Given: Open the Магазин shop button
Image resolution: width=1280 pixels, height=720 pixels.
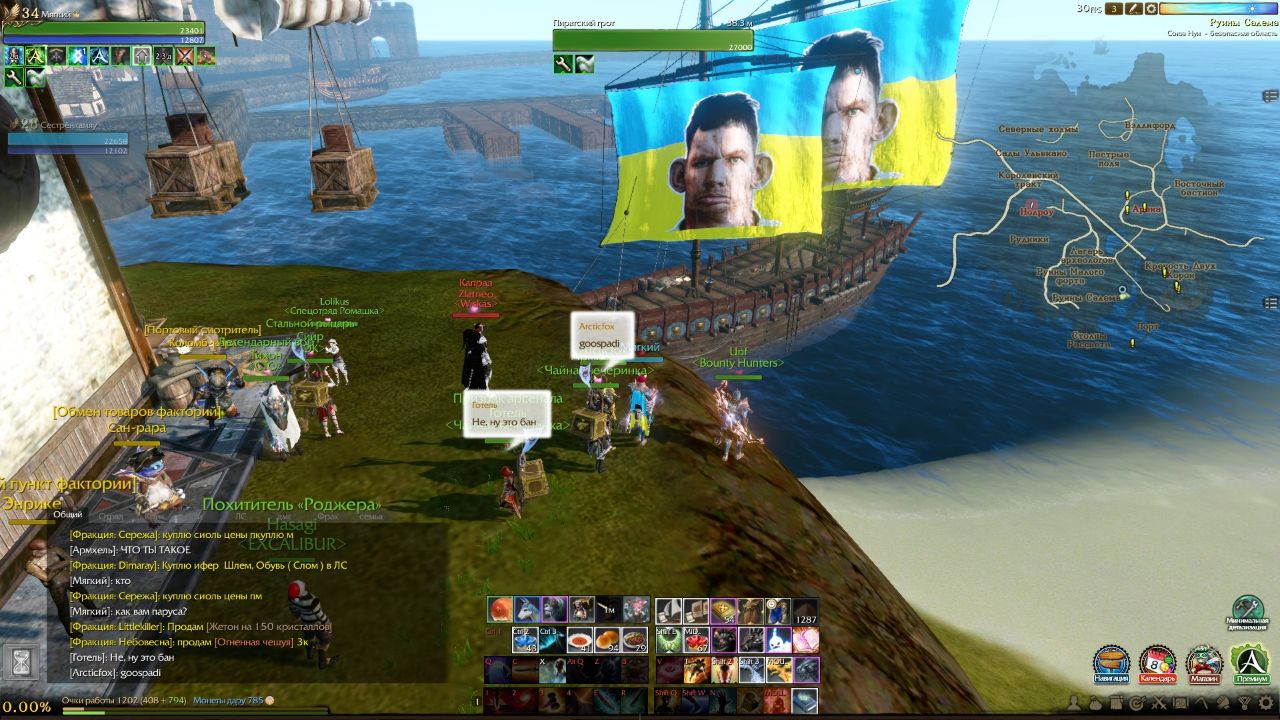Looking at the screenshot, I should tap(1204, 662).
